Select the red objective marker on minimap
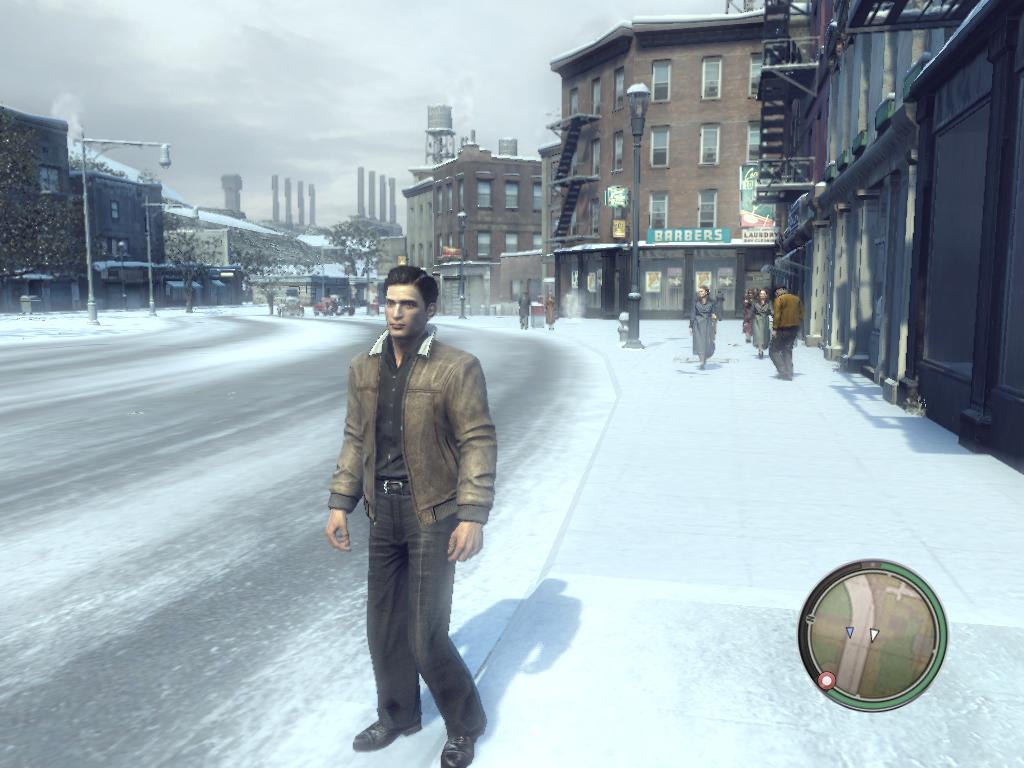 (x=827, y=681)
